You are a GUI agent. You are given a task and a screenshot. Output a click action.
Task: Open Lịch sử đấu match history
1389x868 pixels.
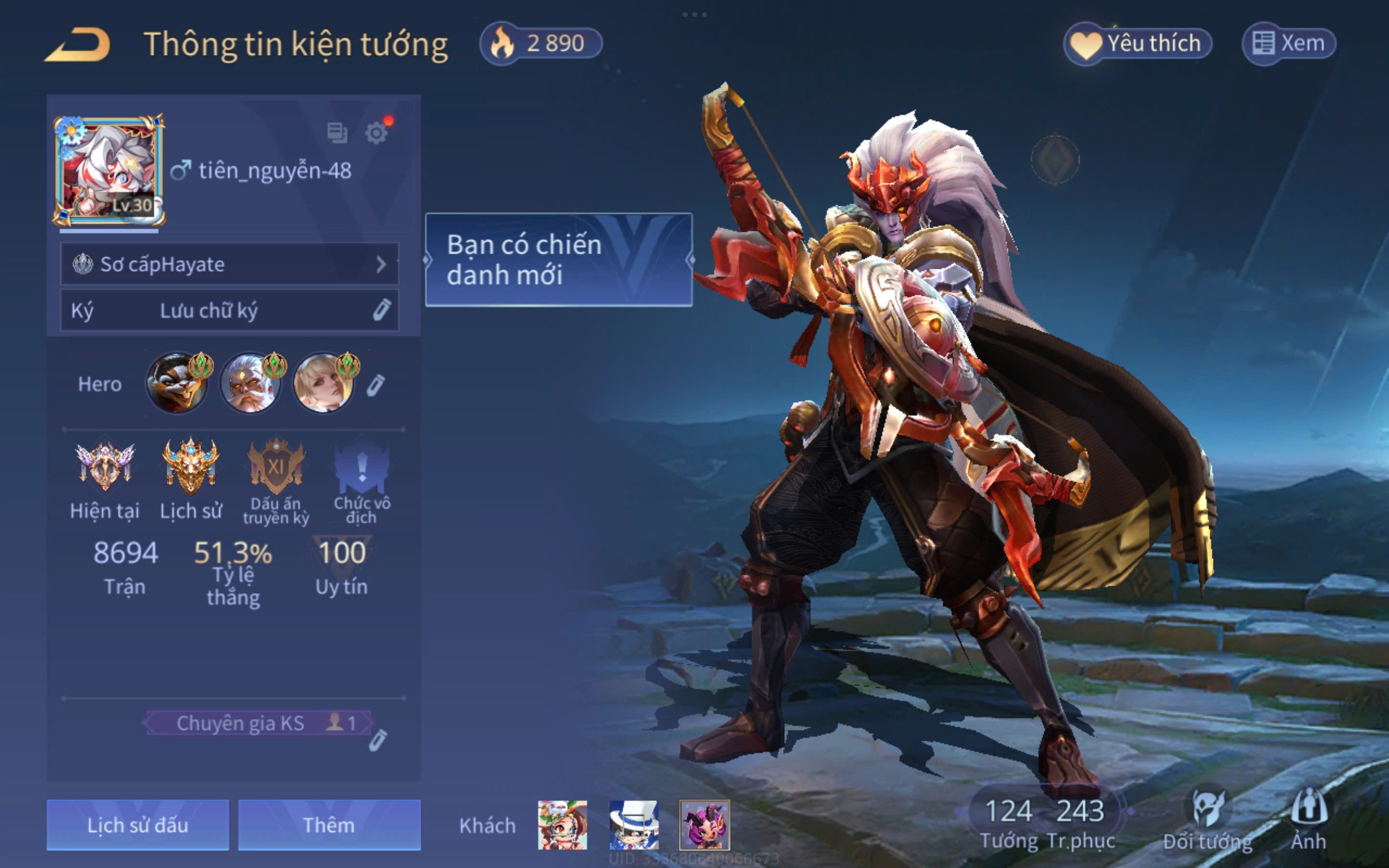click(x=138, y=825)
